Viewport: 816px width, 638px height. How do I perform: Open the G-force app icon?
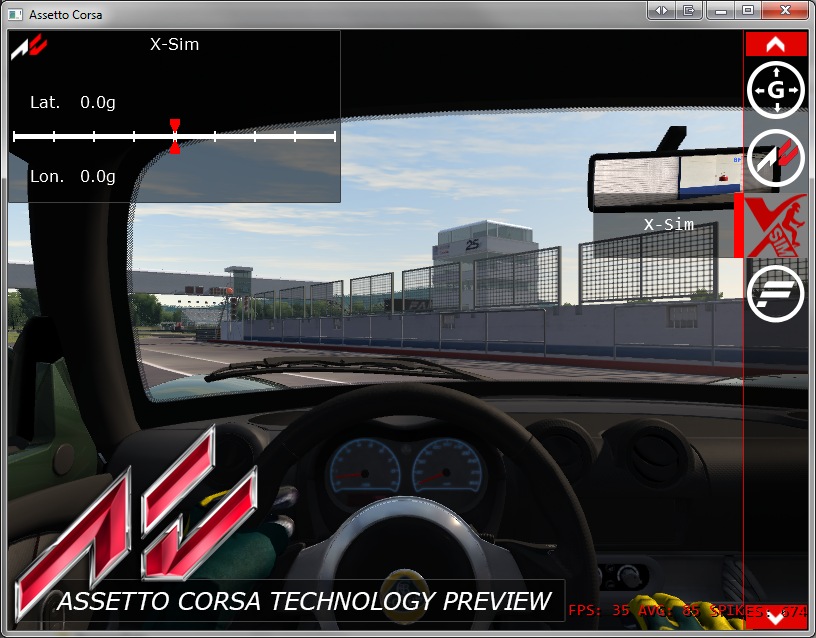coord(776,91)
